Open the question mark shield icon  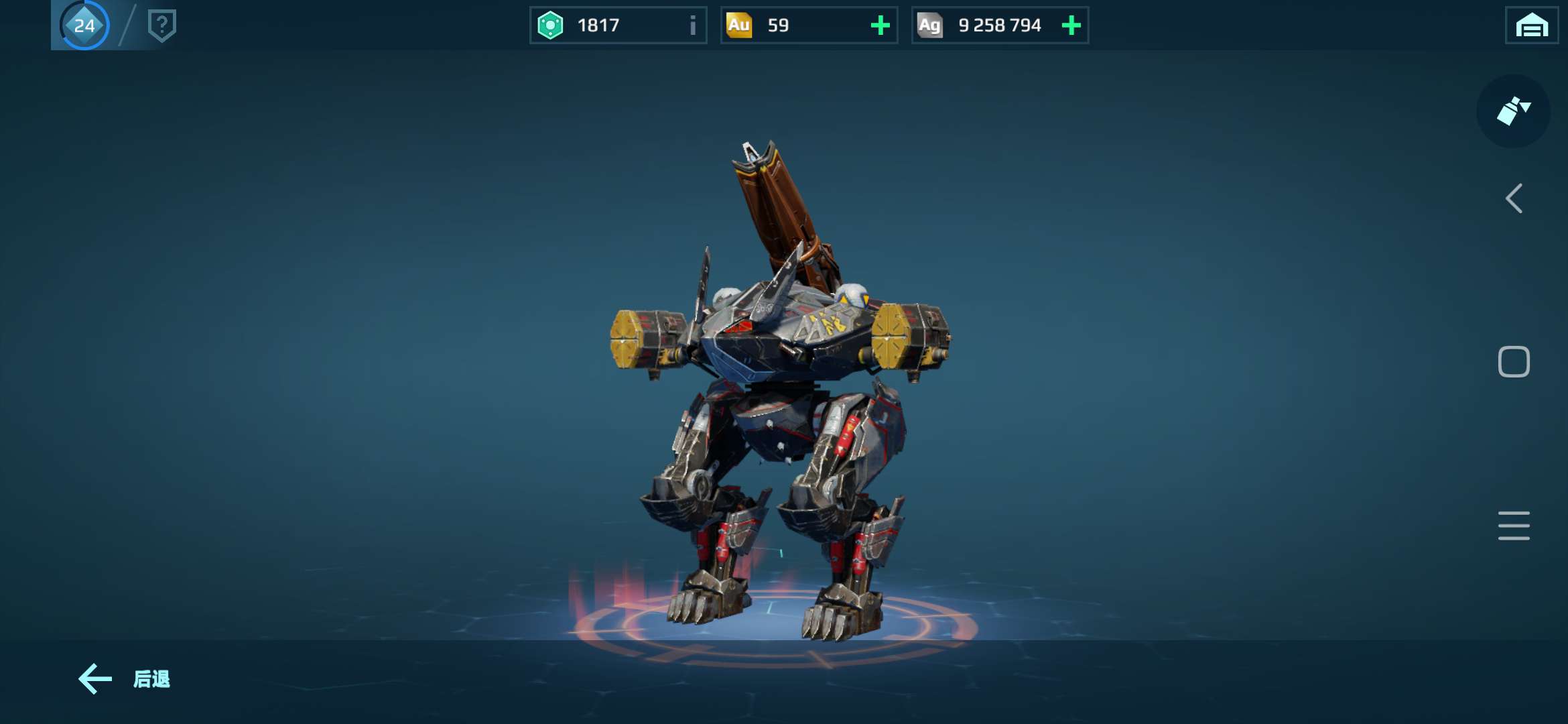(x=161, y=25)
